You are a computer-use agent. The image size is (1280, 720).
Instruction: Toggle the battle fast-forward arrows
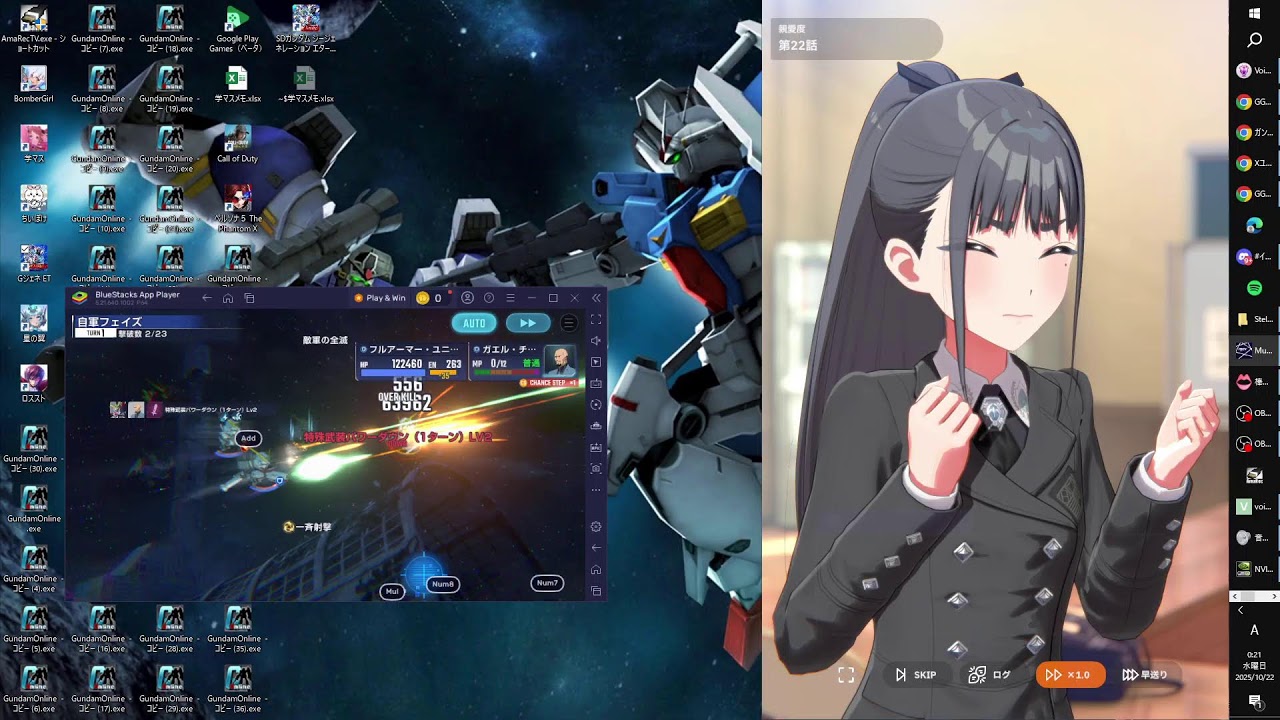(x=527, y=323)
